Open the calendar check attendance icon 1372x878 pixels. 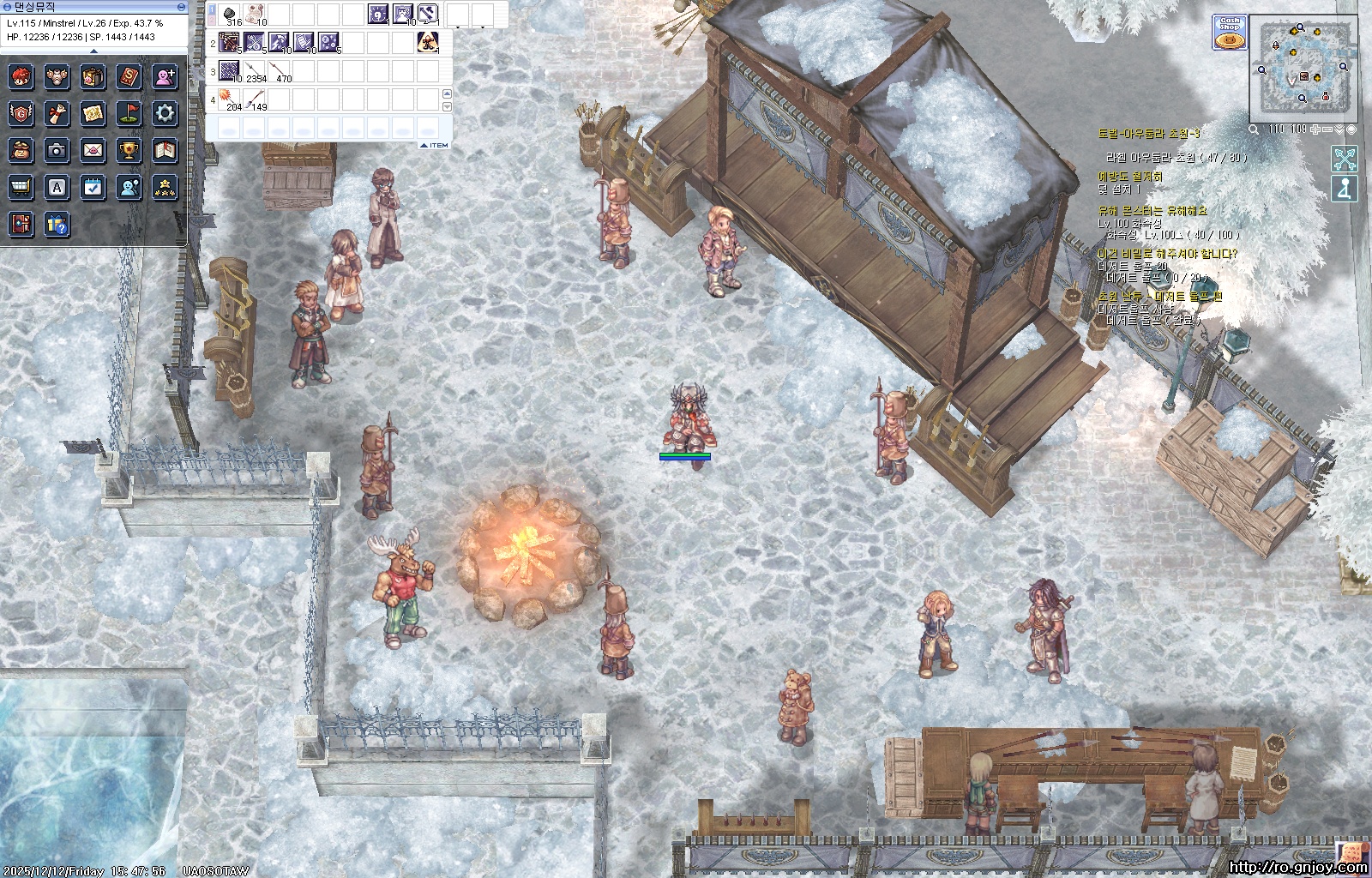(93, 187)
